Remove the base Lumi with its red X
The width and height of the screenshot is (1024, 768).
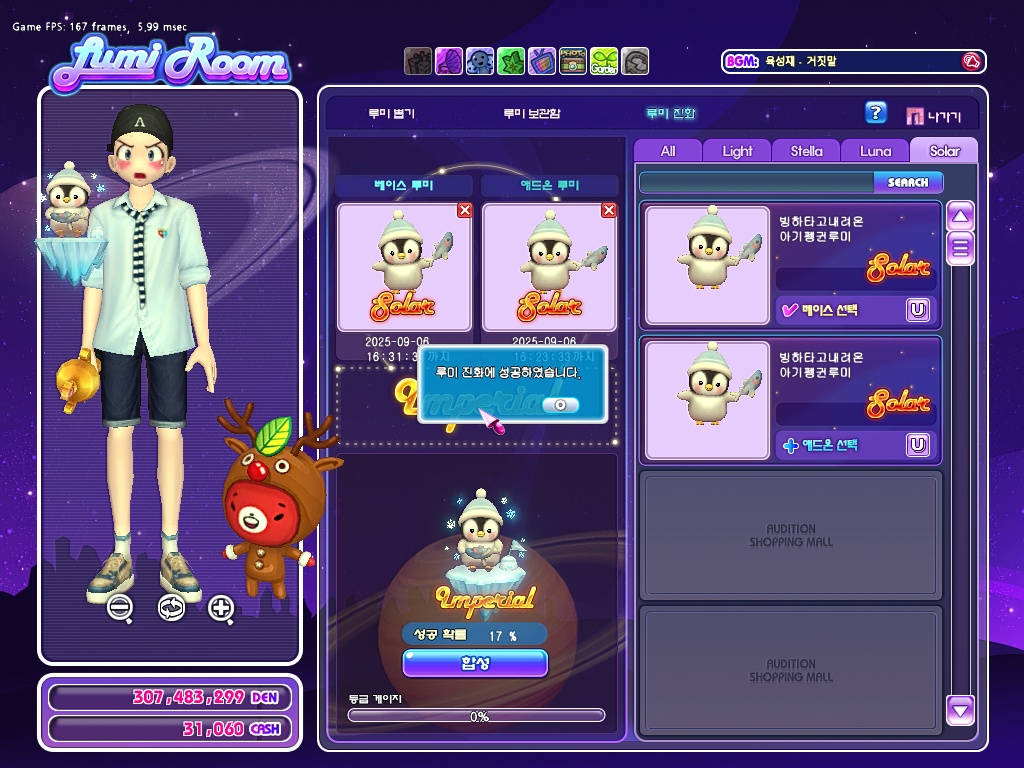465,210
